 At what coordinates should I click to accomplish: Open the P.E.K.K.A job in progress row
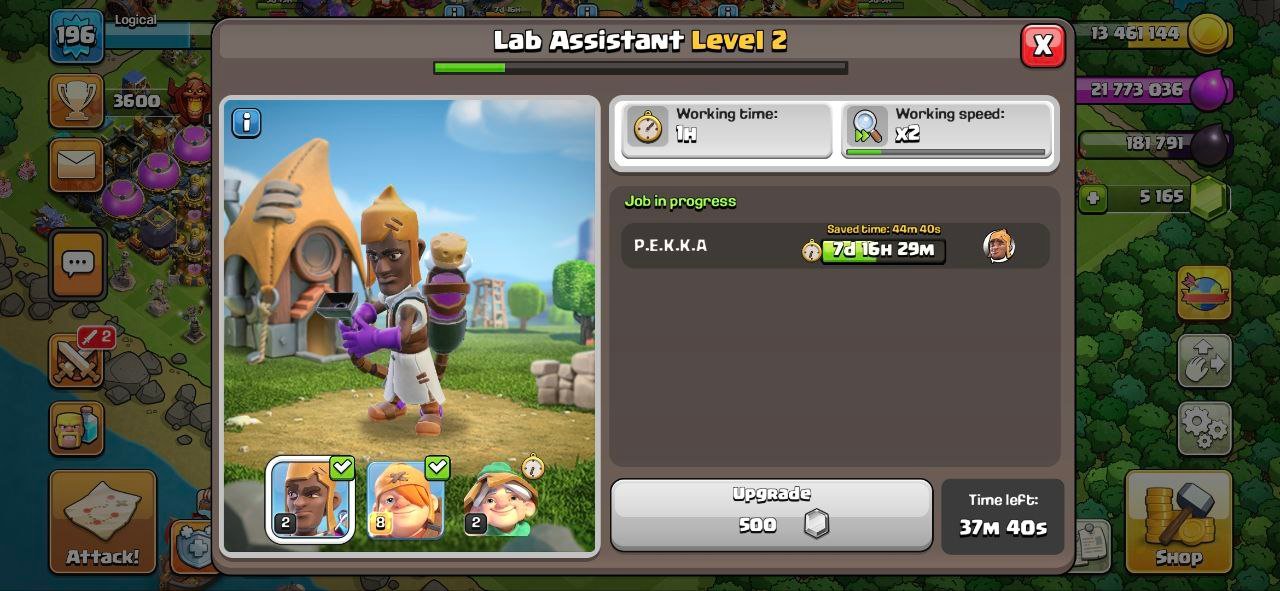pos(834,246)
